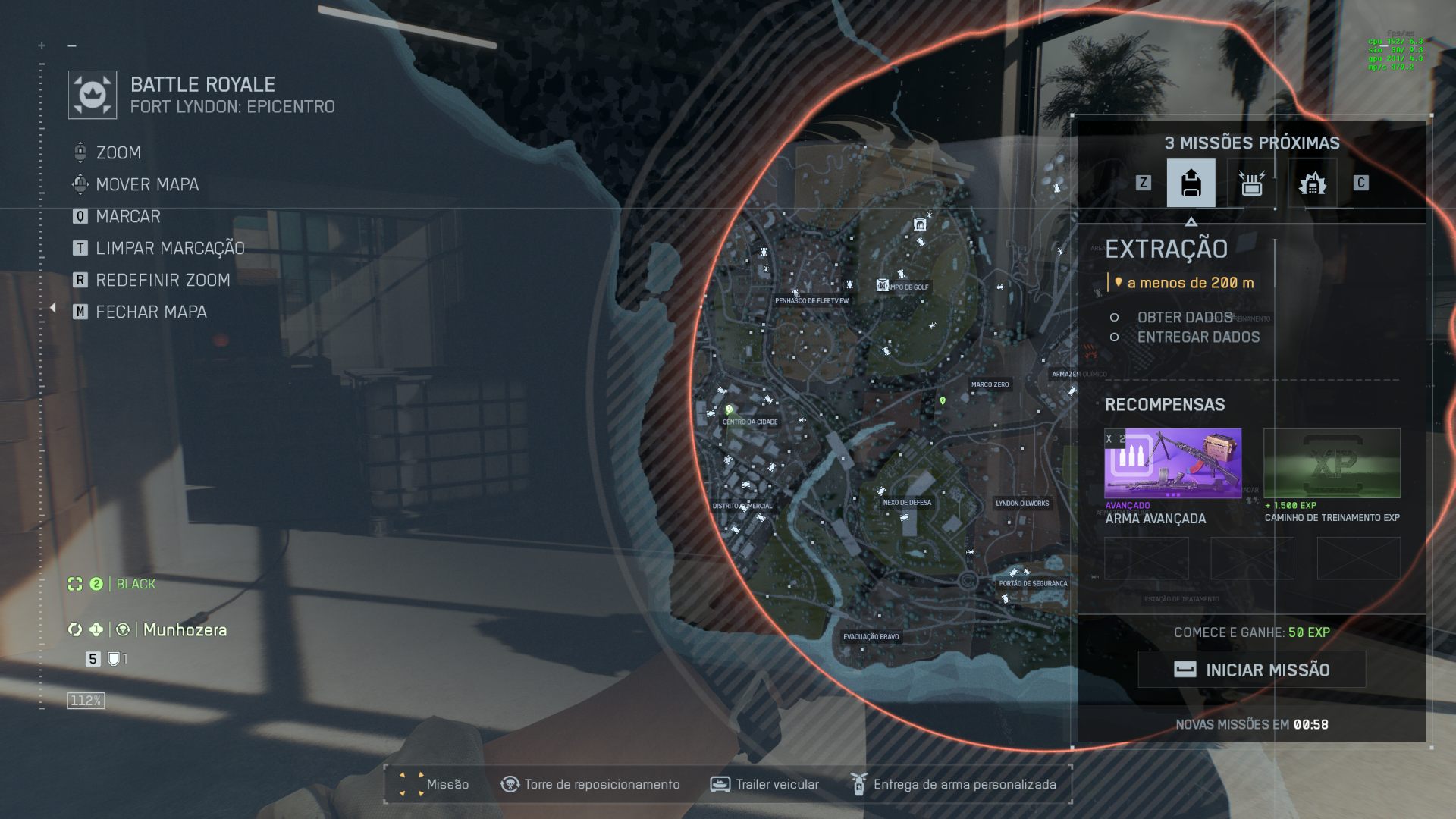The height and width of the screenshot is (819, 1456).
Task: Clear markers using Limpar Marcação
Action: [170, 248]
